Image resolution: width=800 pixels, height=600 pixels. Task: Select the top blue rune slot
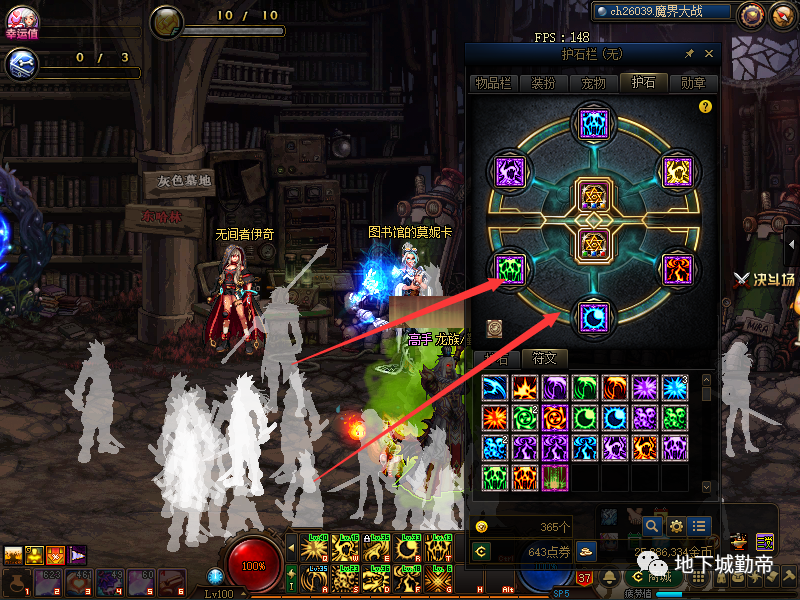point(590,124)
